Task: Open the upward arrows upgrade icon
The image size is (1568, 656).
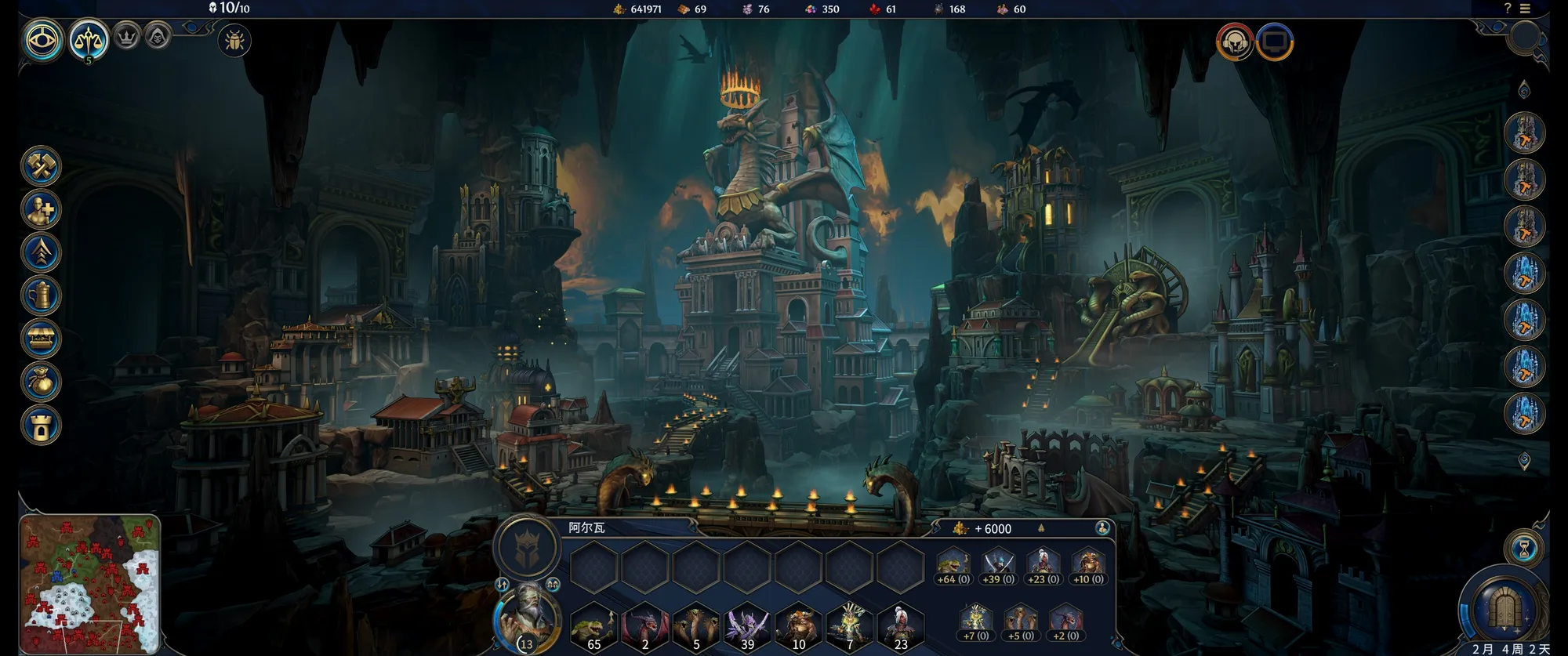Action: pos(41,252)
